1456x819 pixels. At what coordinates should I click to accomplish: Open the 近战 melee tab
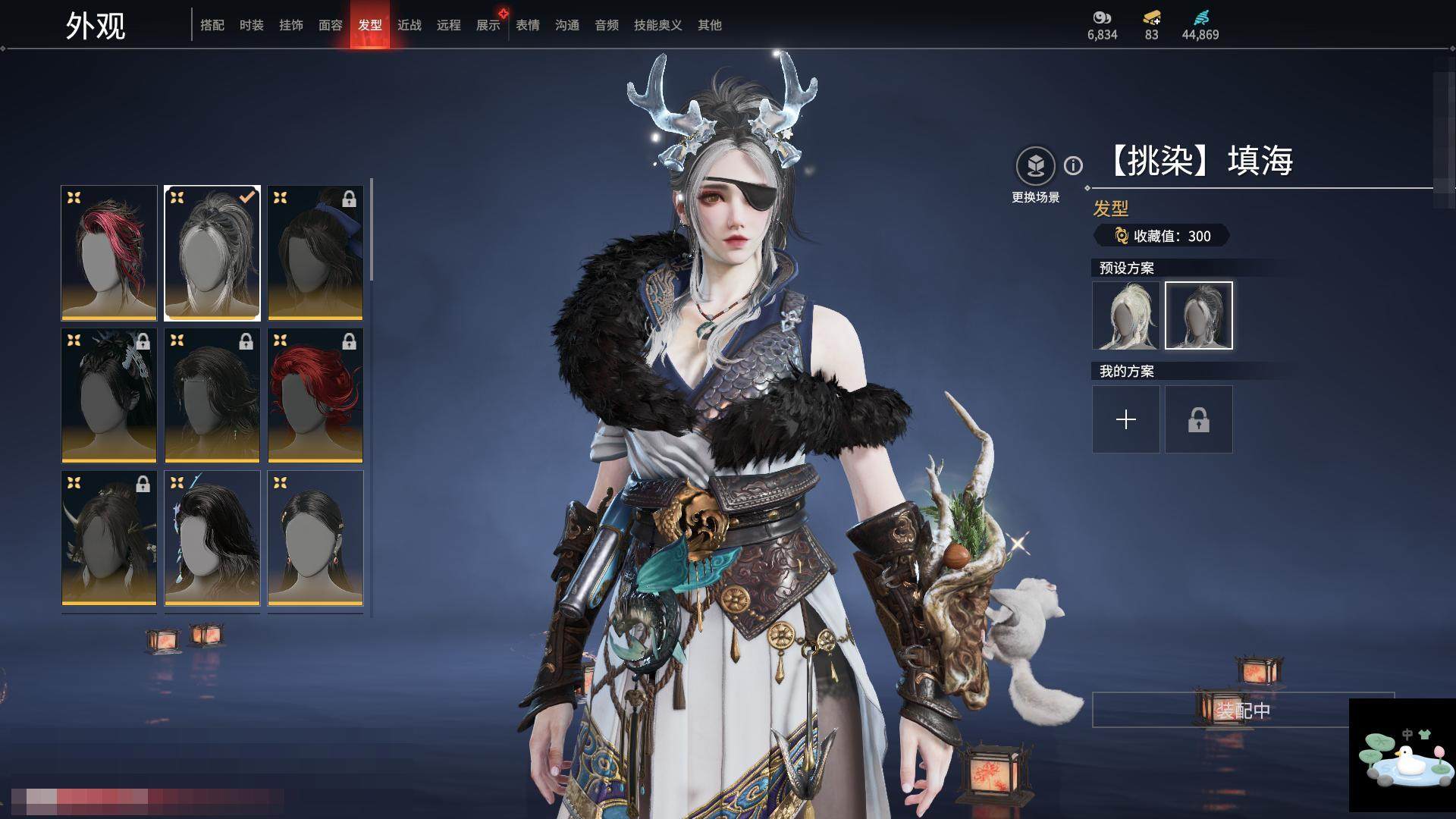tap(409, 25)
